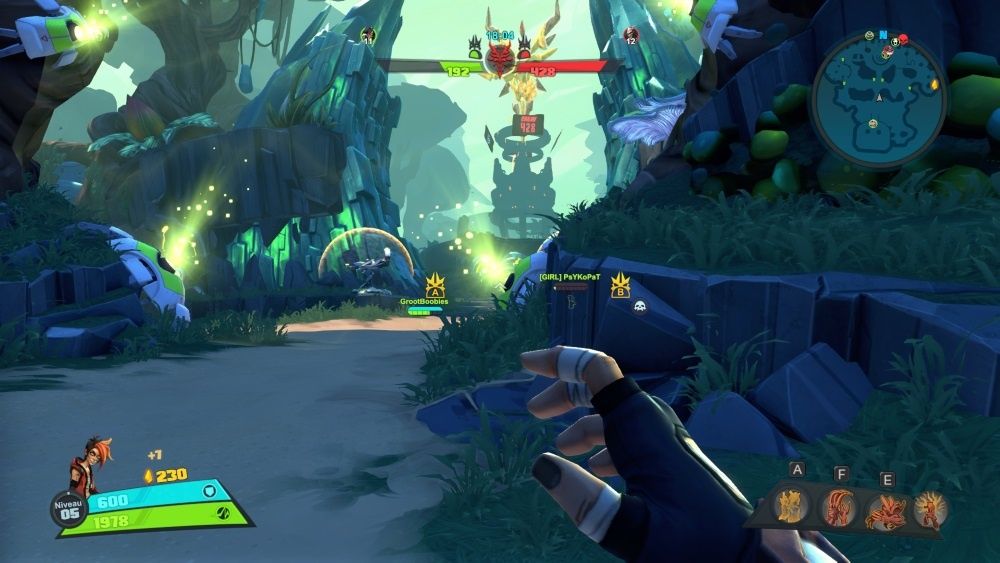Select the glowing burst ability icon
The width and height of the screenshot is (1000, 563).
[930, 509]
